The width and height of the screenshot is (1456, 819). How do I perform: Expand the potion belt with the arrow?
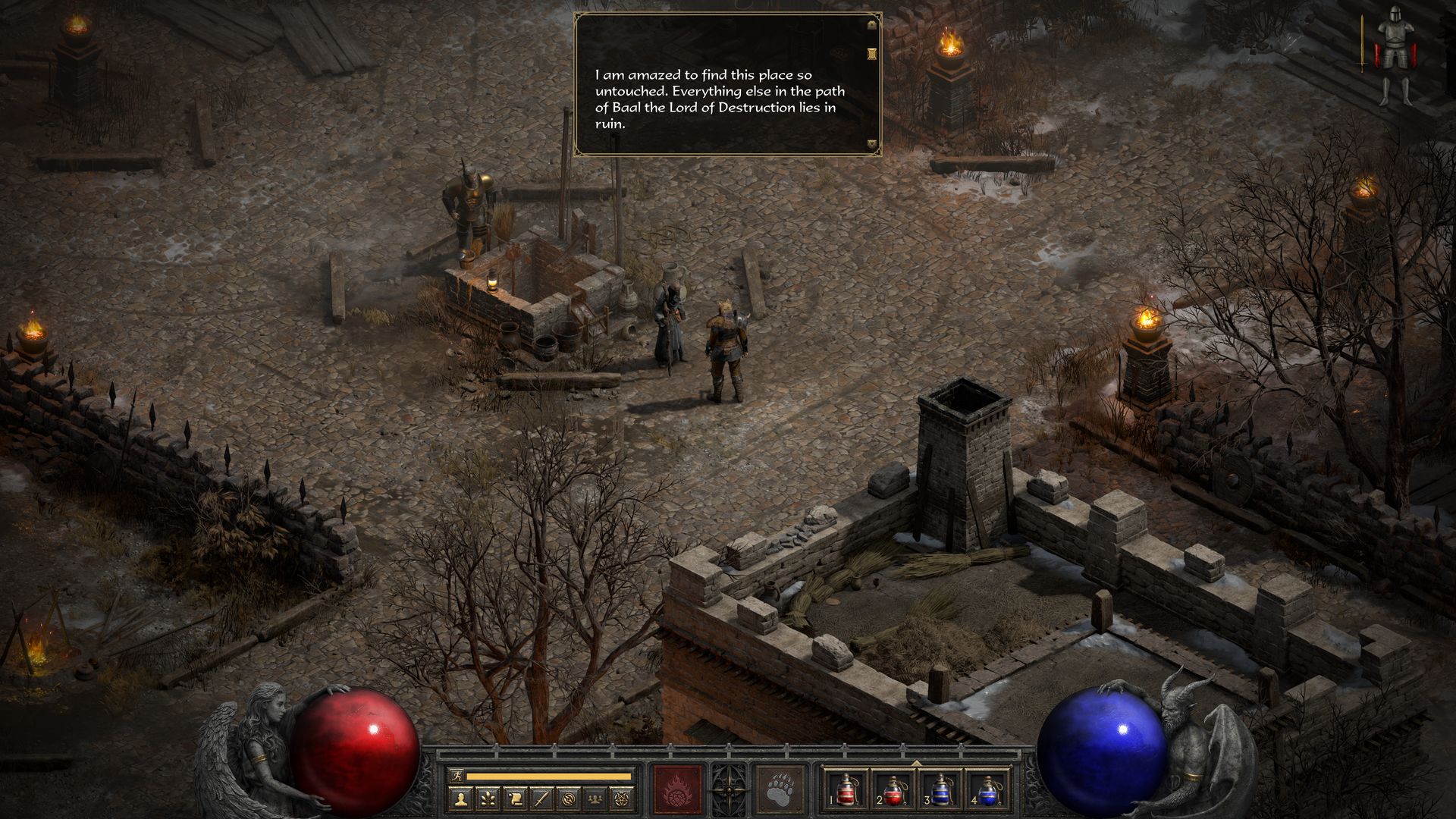click(916, 764)
